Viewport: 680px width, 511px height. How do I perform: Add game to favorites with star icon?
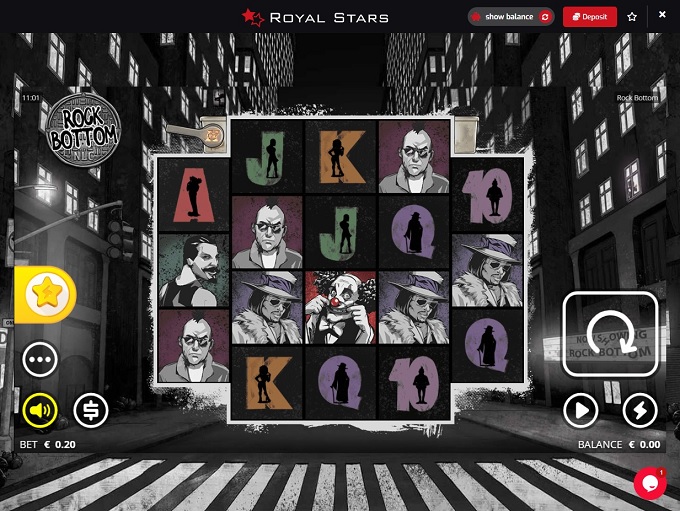tap(632, 17)
